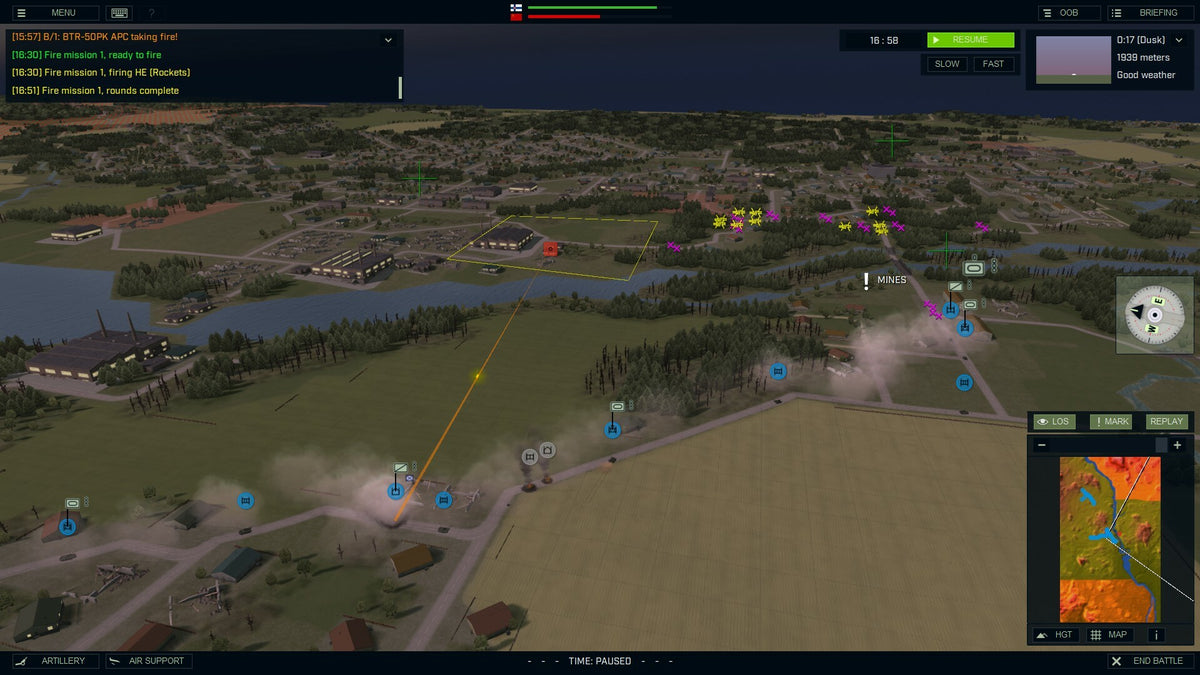This screenshot has width=1200, height=675.
Task: Resume the battle simulation
Action: 970,40
